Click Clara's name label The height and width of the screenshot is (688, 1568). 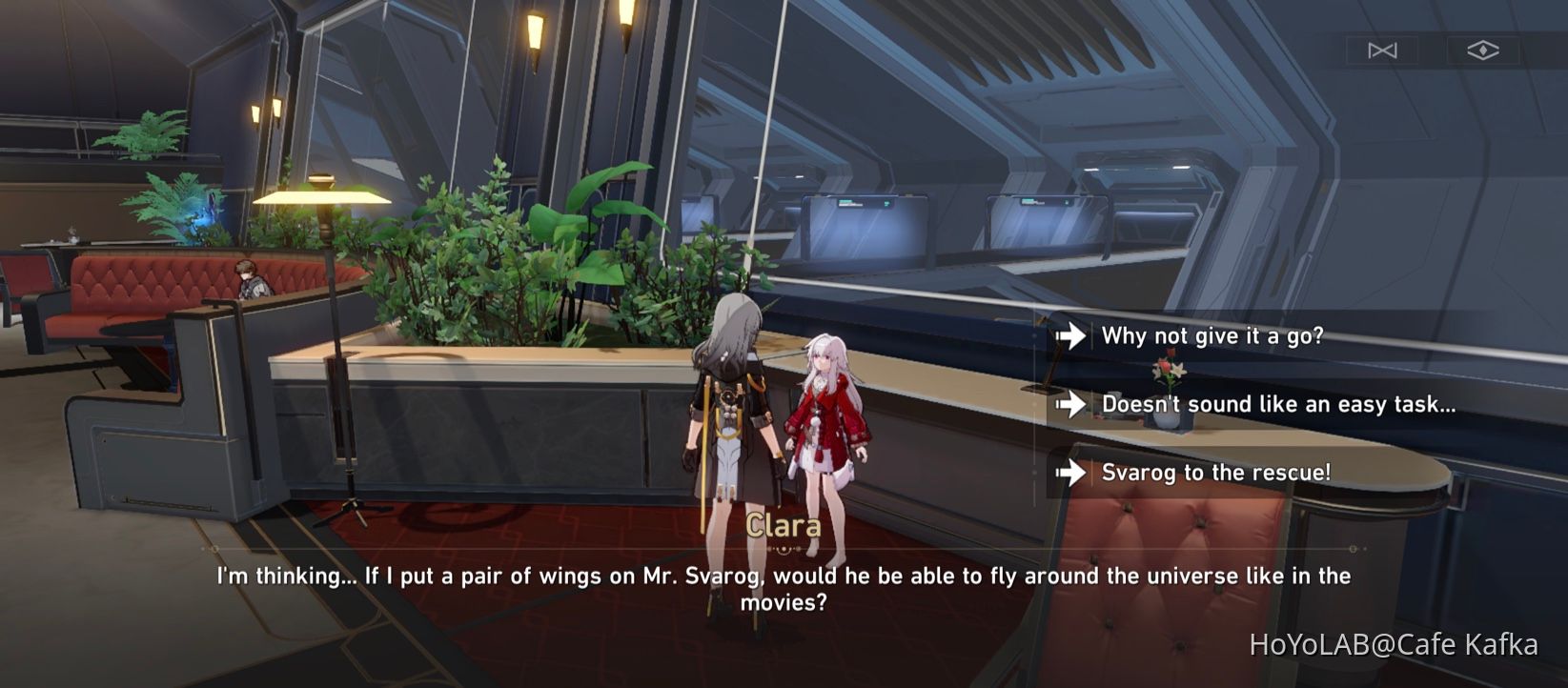(x=784, y=525)
